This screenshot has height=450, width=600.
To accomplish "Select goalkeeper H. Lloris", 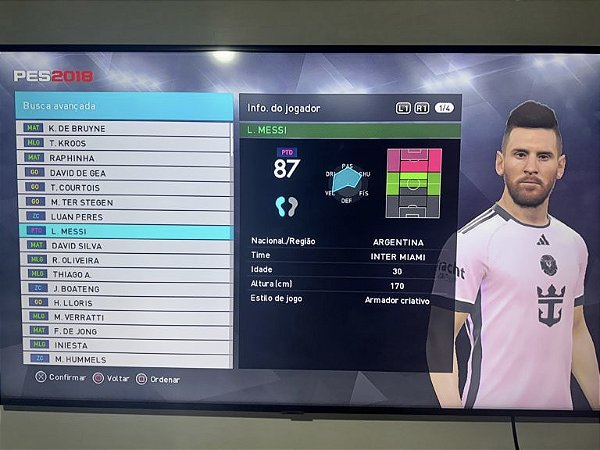I will click(125, 302).
